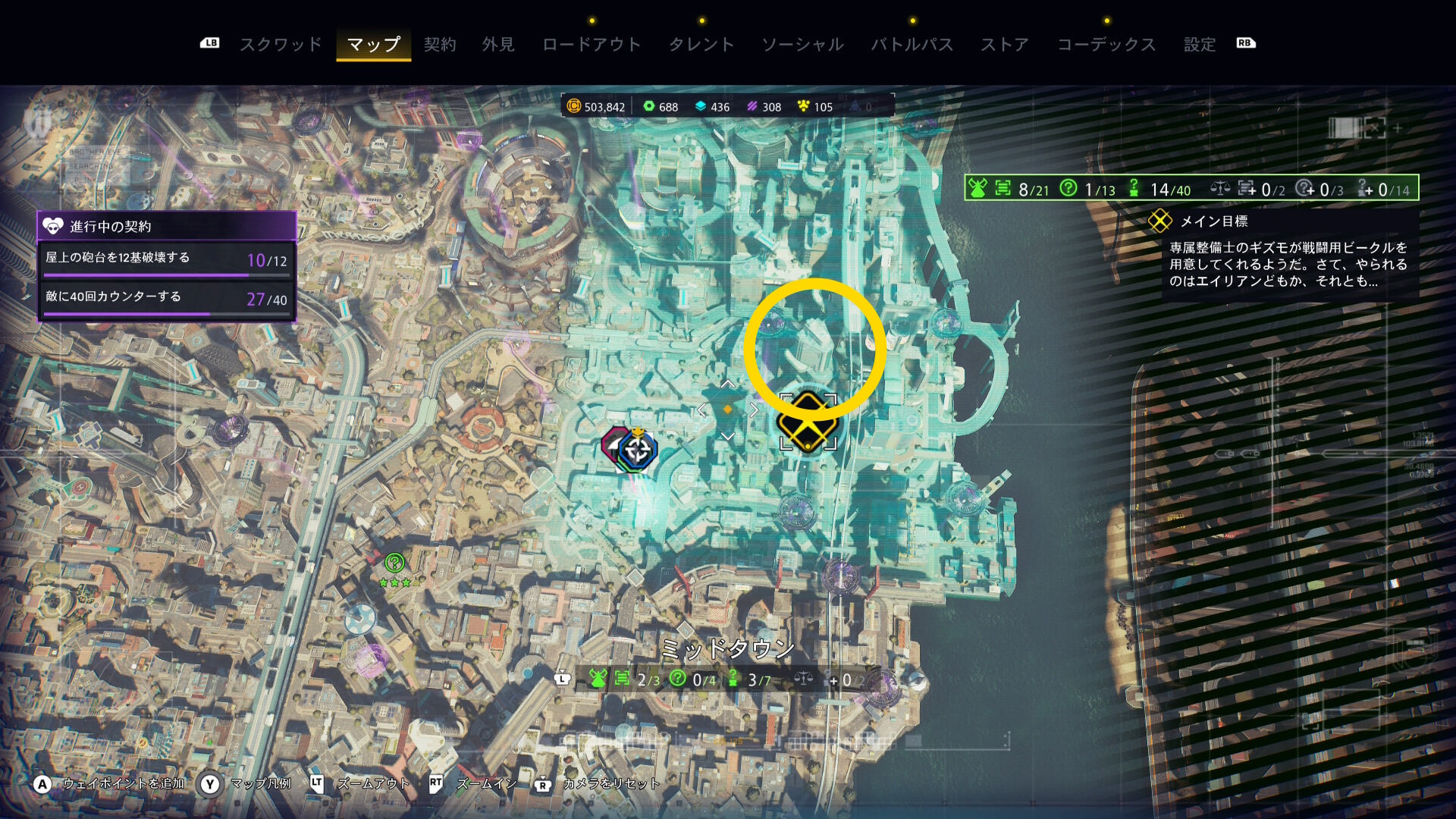Image resolution: width=1456 pixels, height=819 pixels.
Task: Switch to the スクワッド tab
Action: [281, 45]
